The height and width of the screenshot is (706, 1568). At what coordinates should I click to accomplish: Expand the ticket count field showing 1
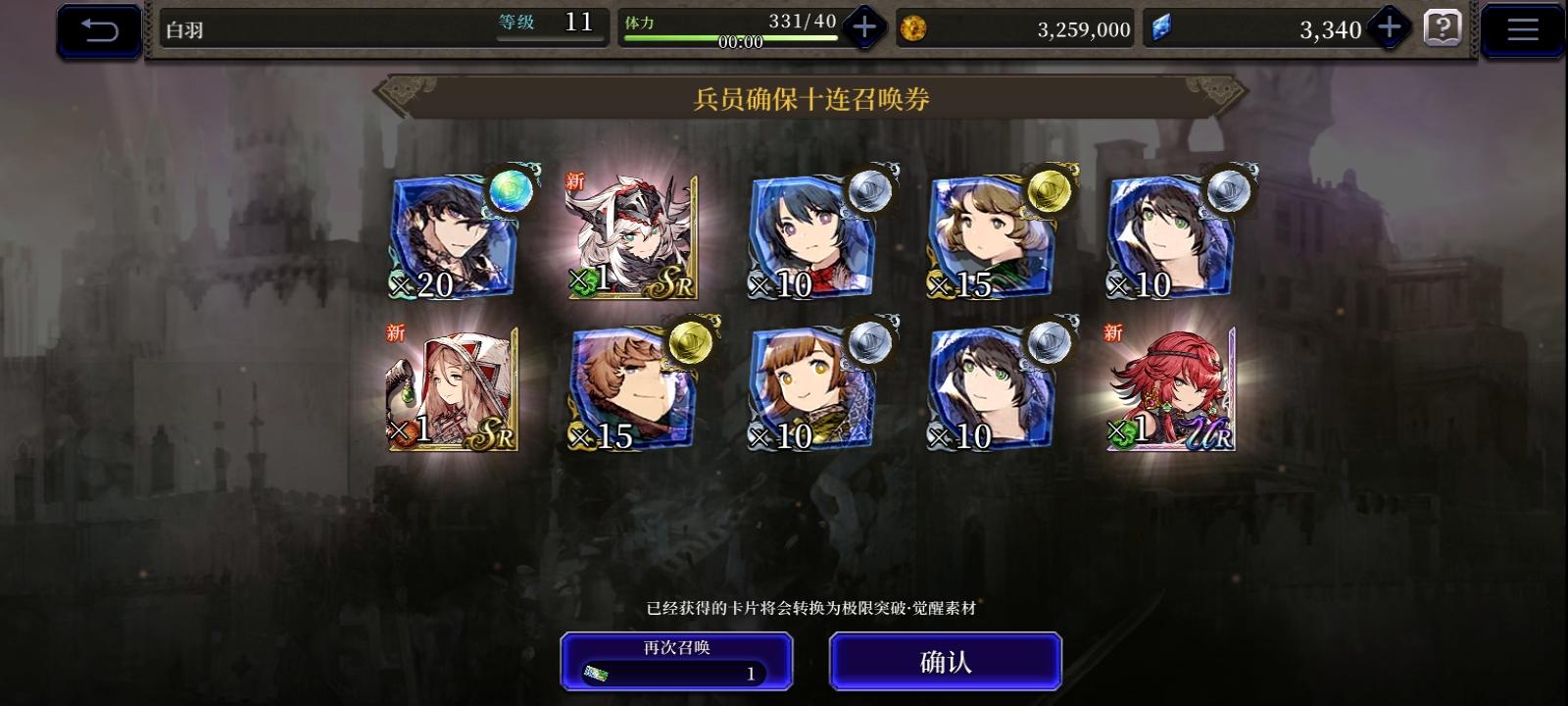coord(675,674)
